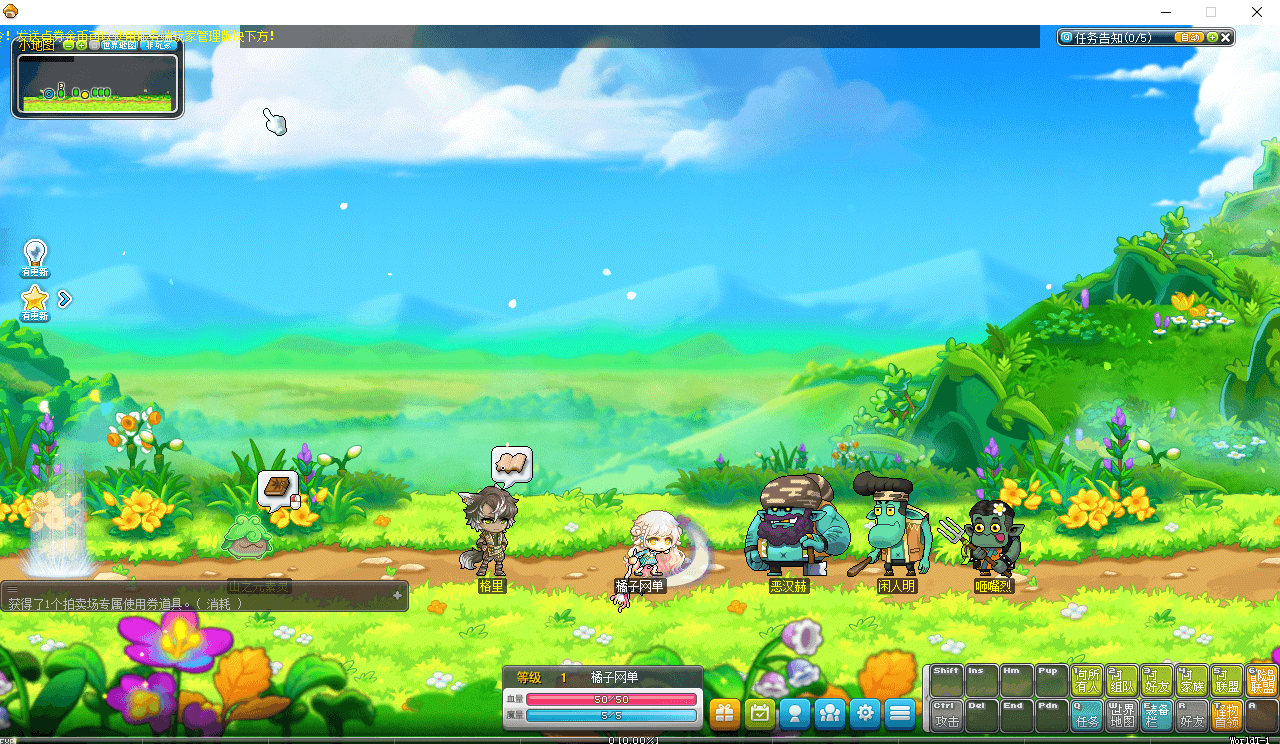
Task: Open the orange gift box menu
Action: pos(725,713)
